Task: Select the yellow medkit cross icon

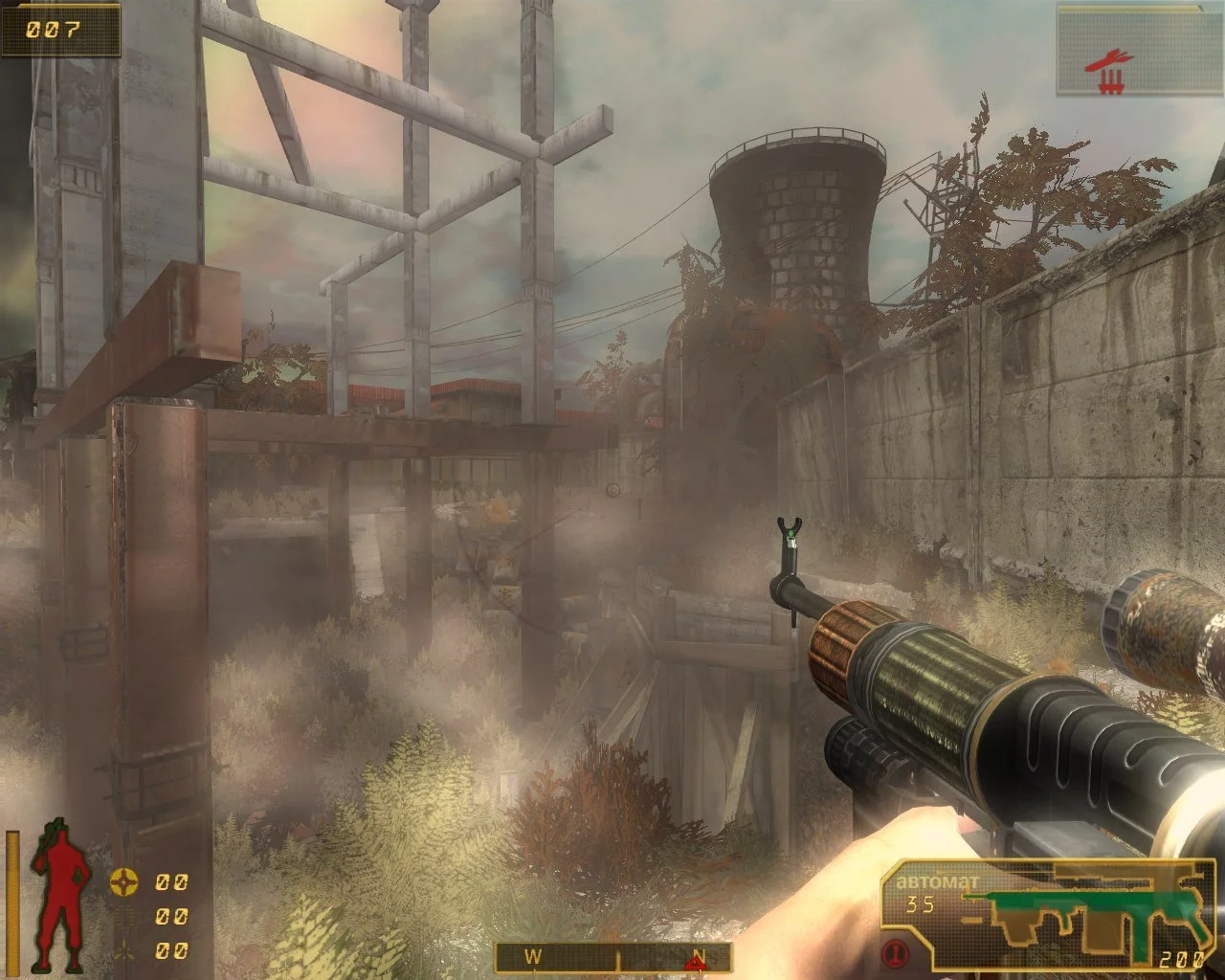Action: (122, 880)
